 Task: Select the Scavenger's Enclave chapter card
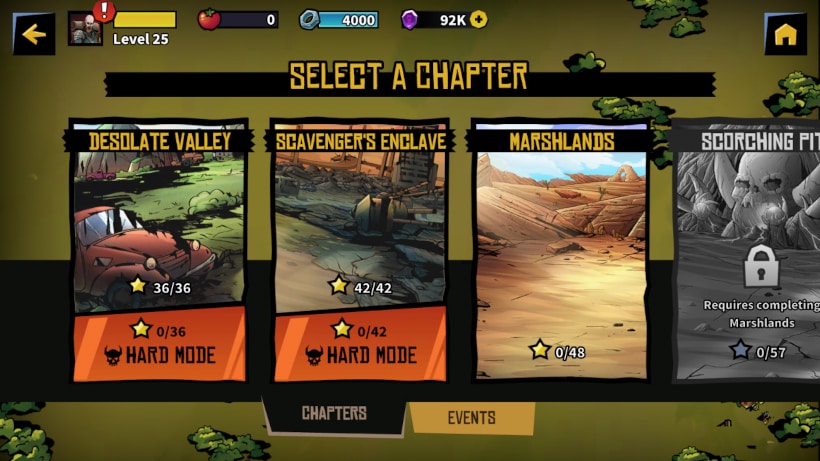click(360, 220)
